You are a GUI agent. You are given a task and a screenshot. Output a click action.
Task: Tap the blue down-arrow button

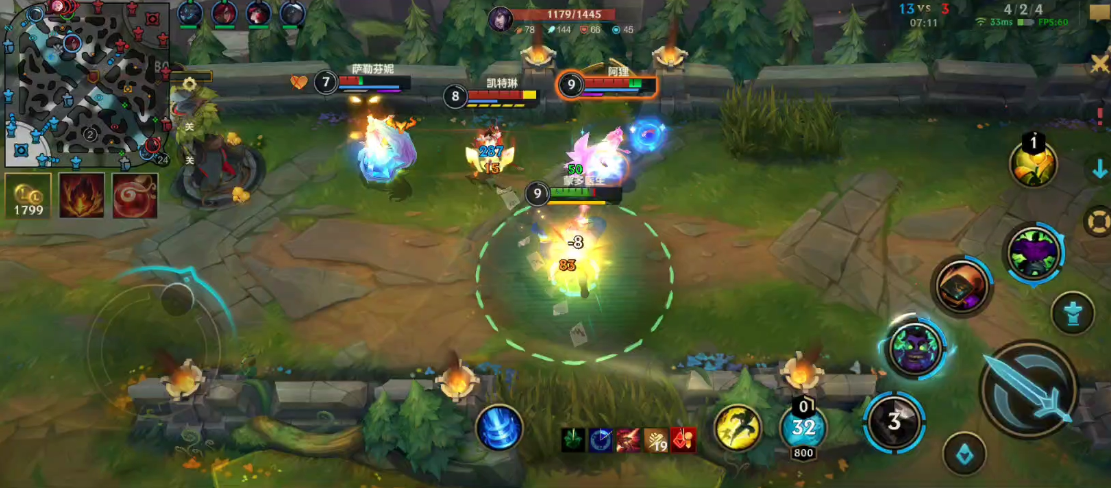tap(1099, 167)
